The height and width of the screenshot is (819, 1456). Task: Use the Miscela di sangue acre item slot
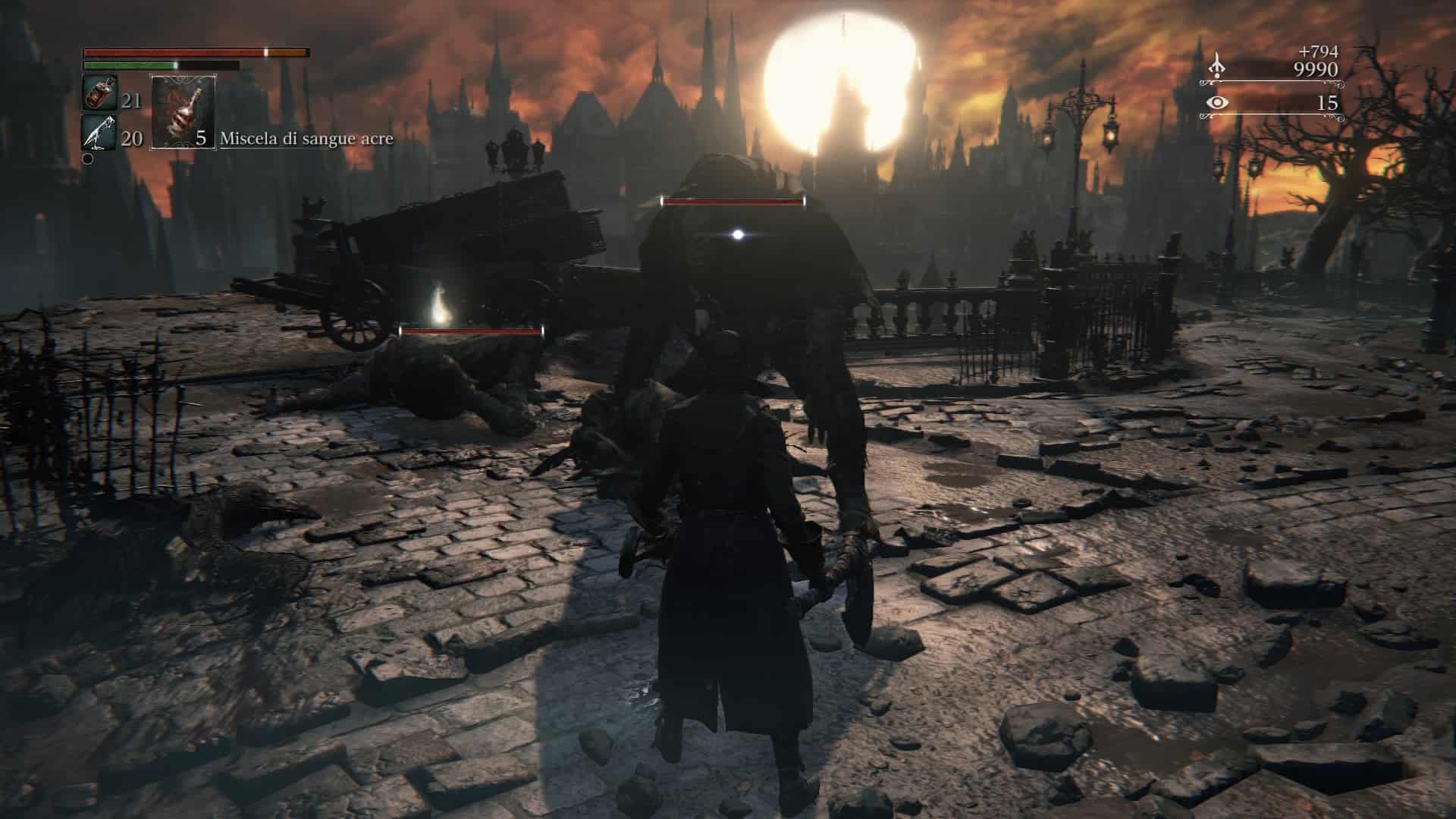pyautogui.click(x=184, y=111)
